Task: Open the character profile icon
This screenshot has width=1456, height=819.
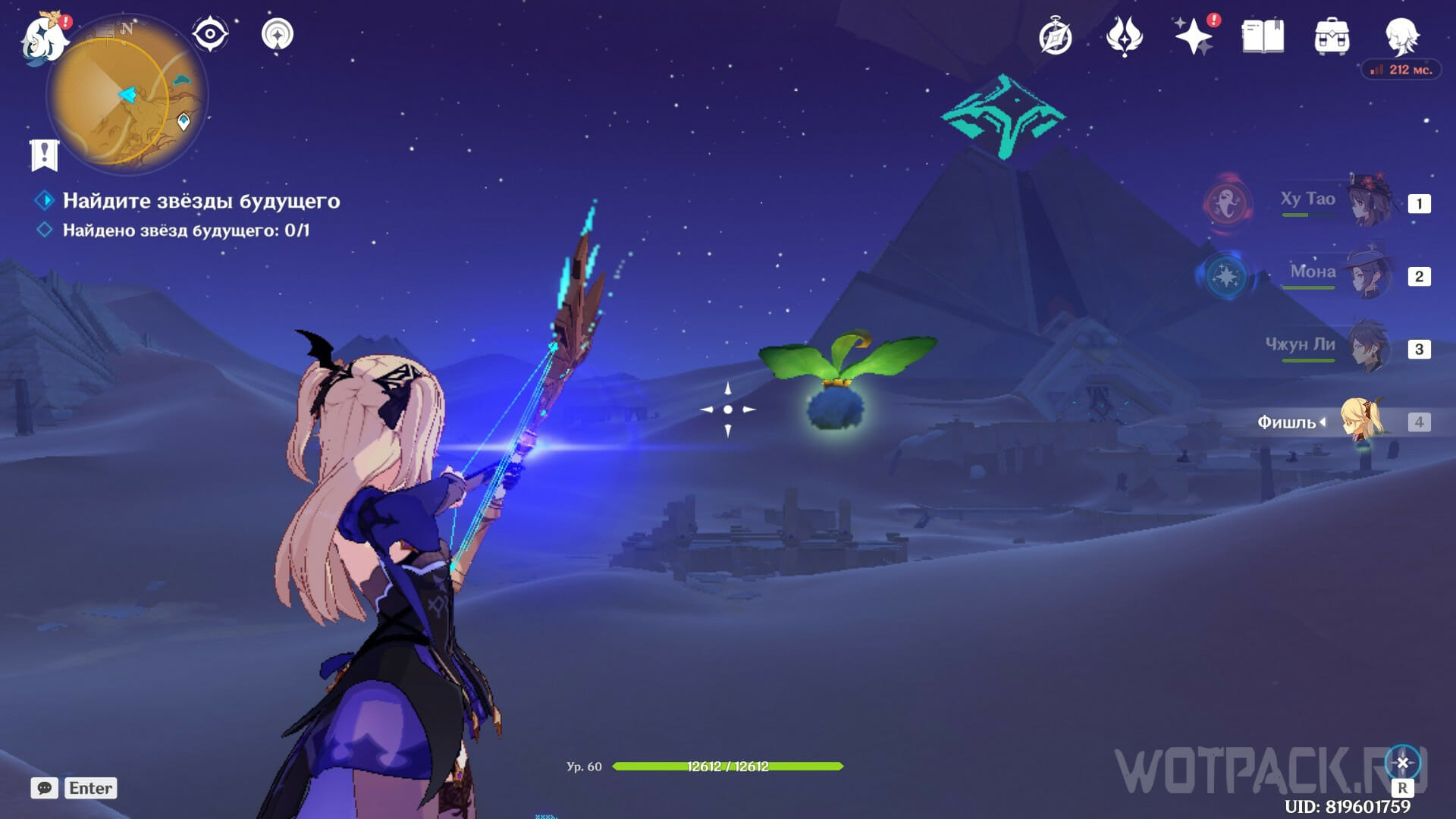Action: point(1401,35)
